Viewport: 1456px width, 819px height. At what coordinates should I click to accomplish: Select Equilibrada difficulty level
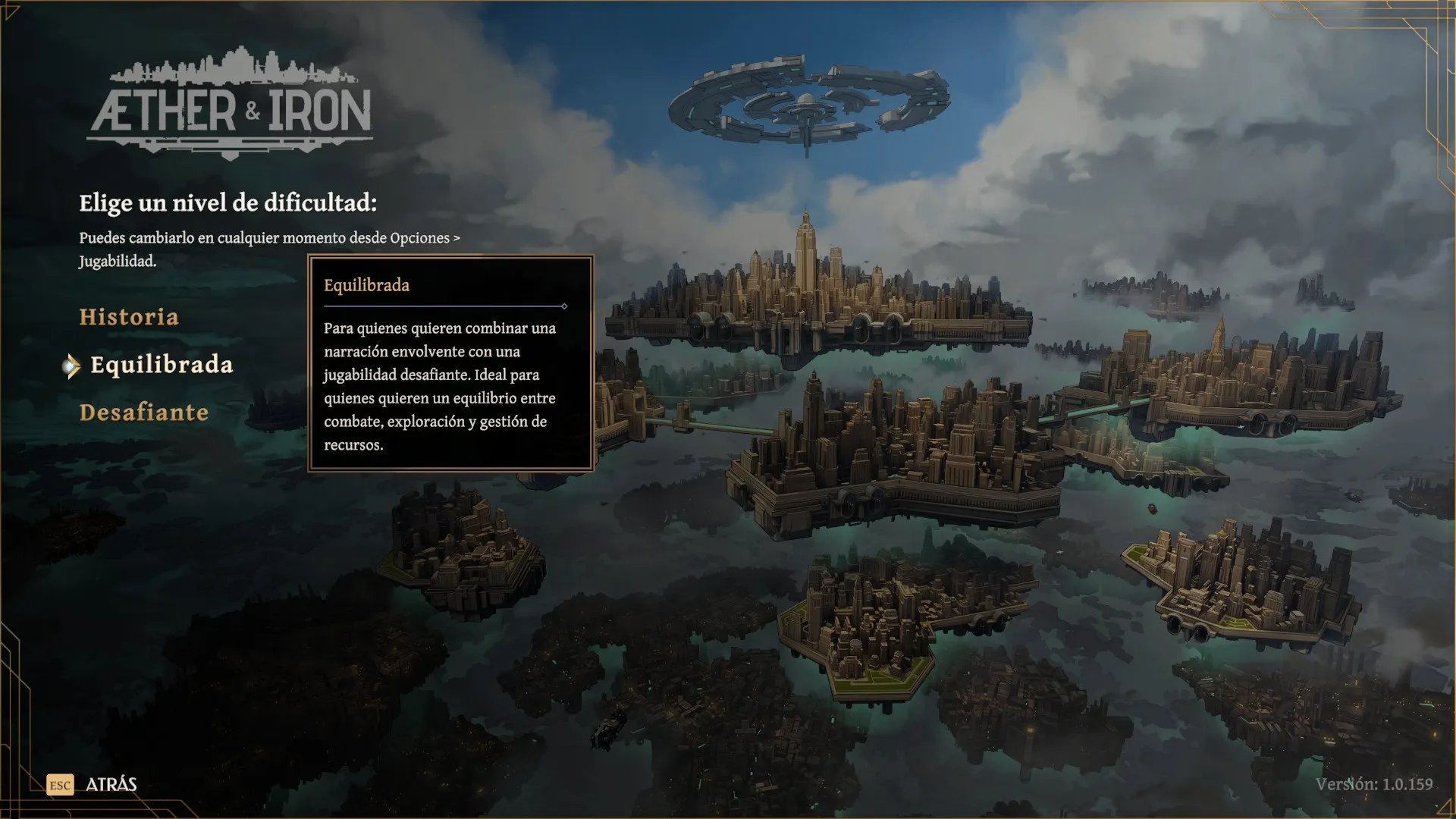(x=161, y=365)
